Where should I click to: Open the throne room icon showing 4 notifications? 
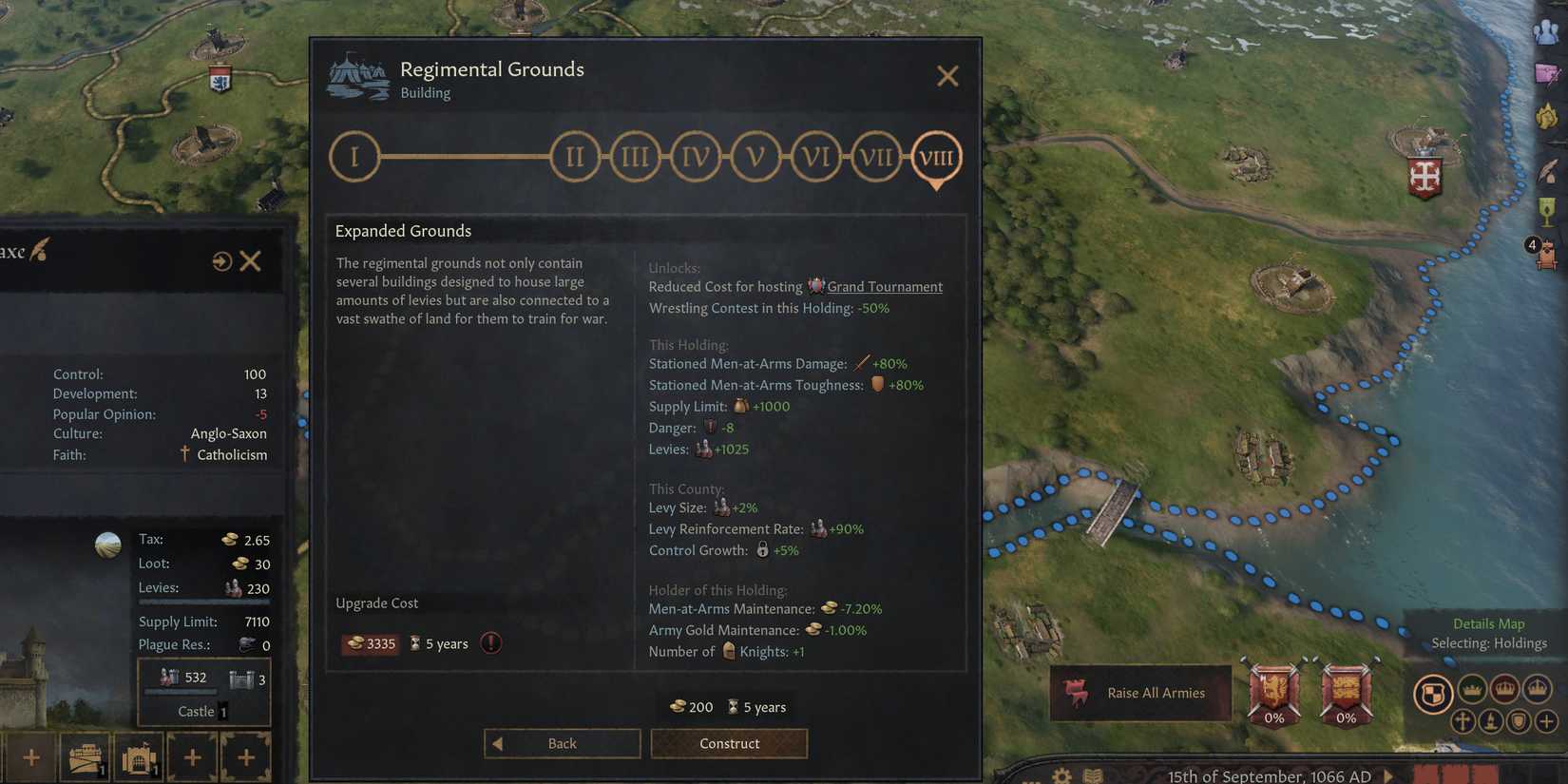click(x=1549, y=254)
